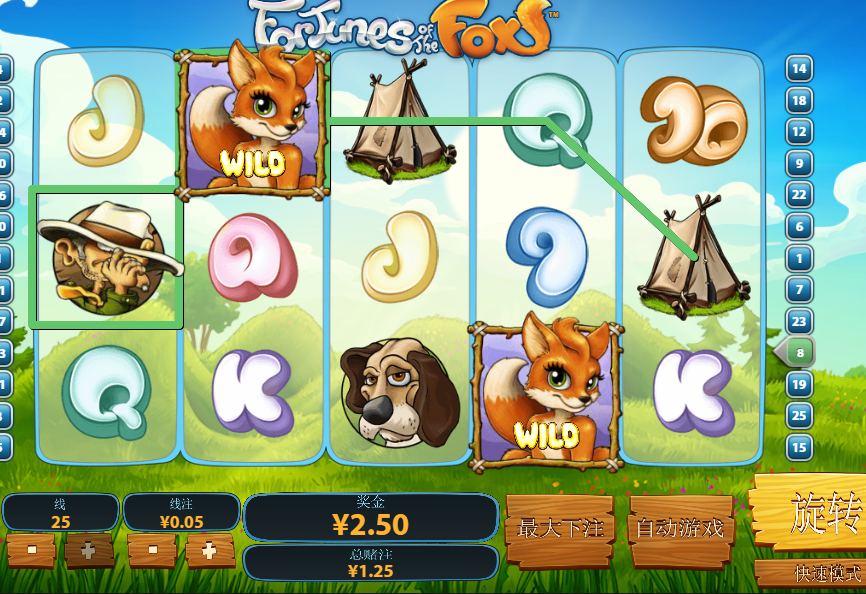Toggle 快速模式 turbo mode
Image resolution: width=866 pixels, height=594 pixels.
[812, 574]
